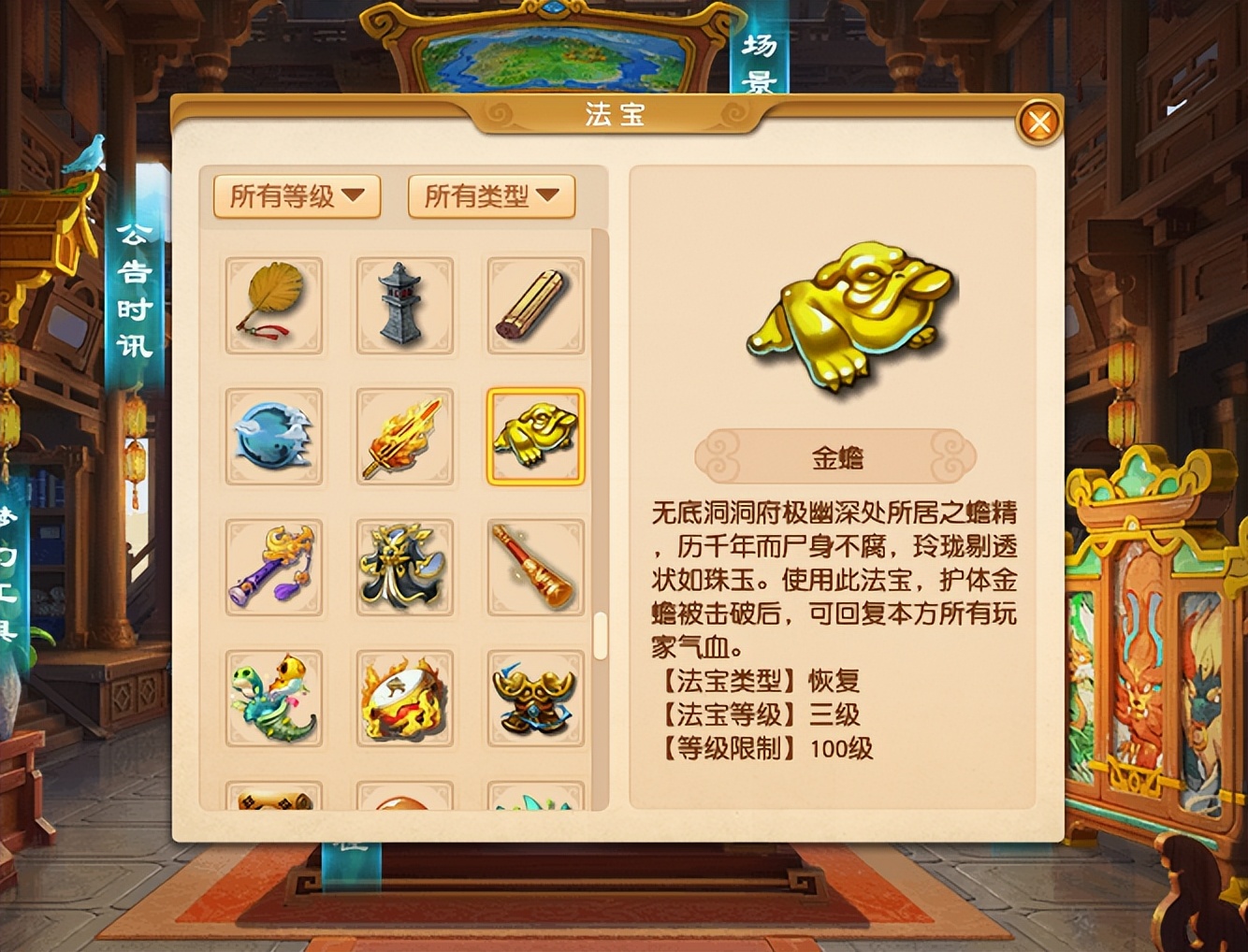Open the 所有等级 level filter dropdown
This screenshot has width=1248, height=952.
pyautogui.click(x=296, y=197)
